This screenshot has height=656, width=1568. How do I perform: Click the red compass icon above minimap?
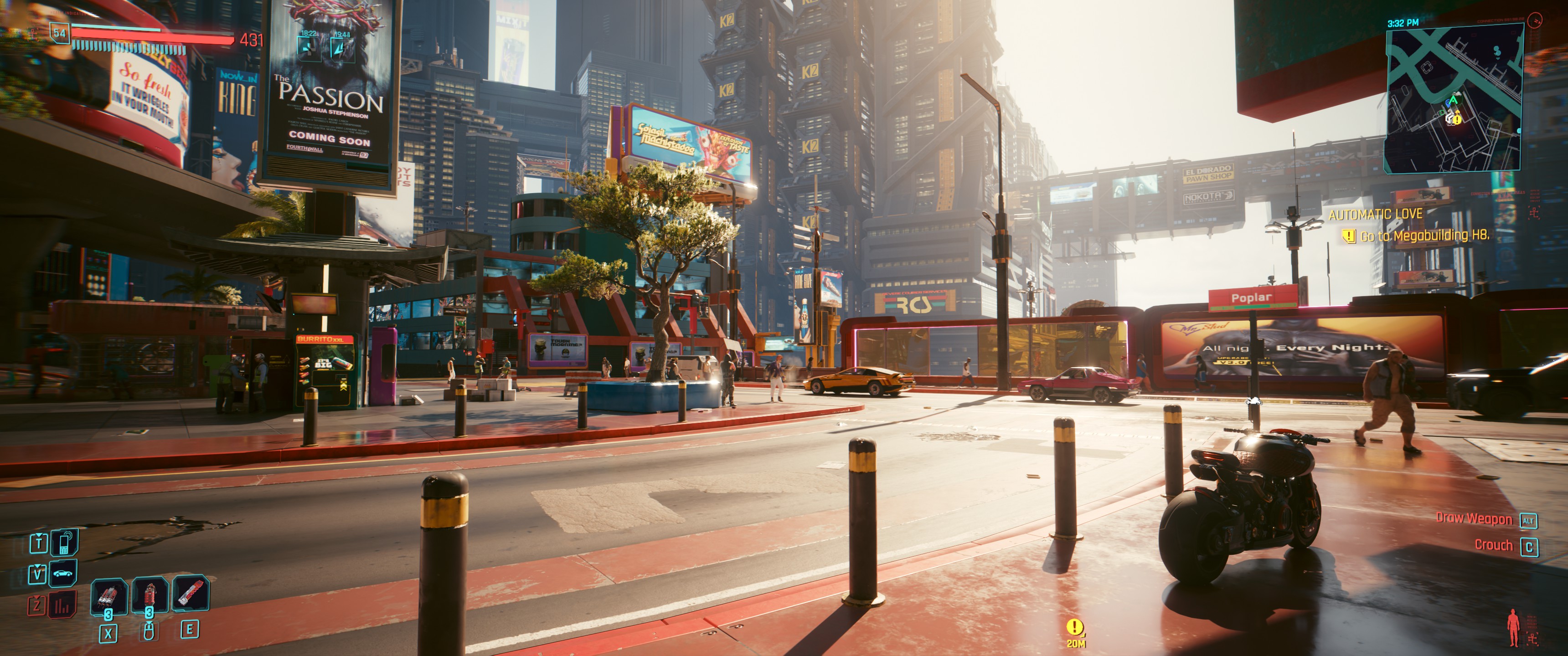[1535, 20]
